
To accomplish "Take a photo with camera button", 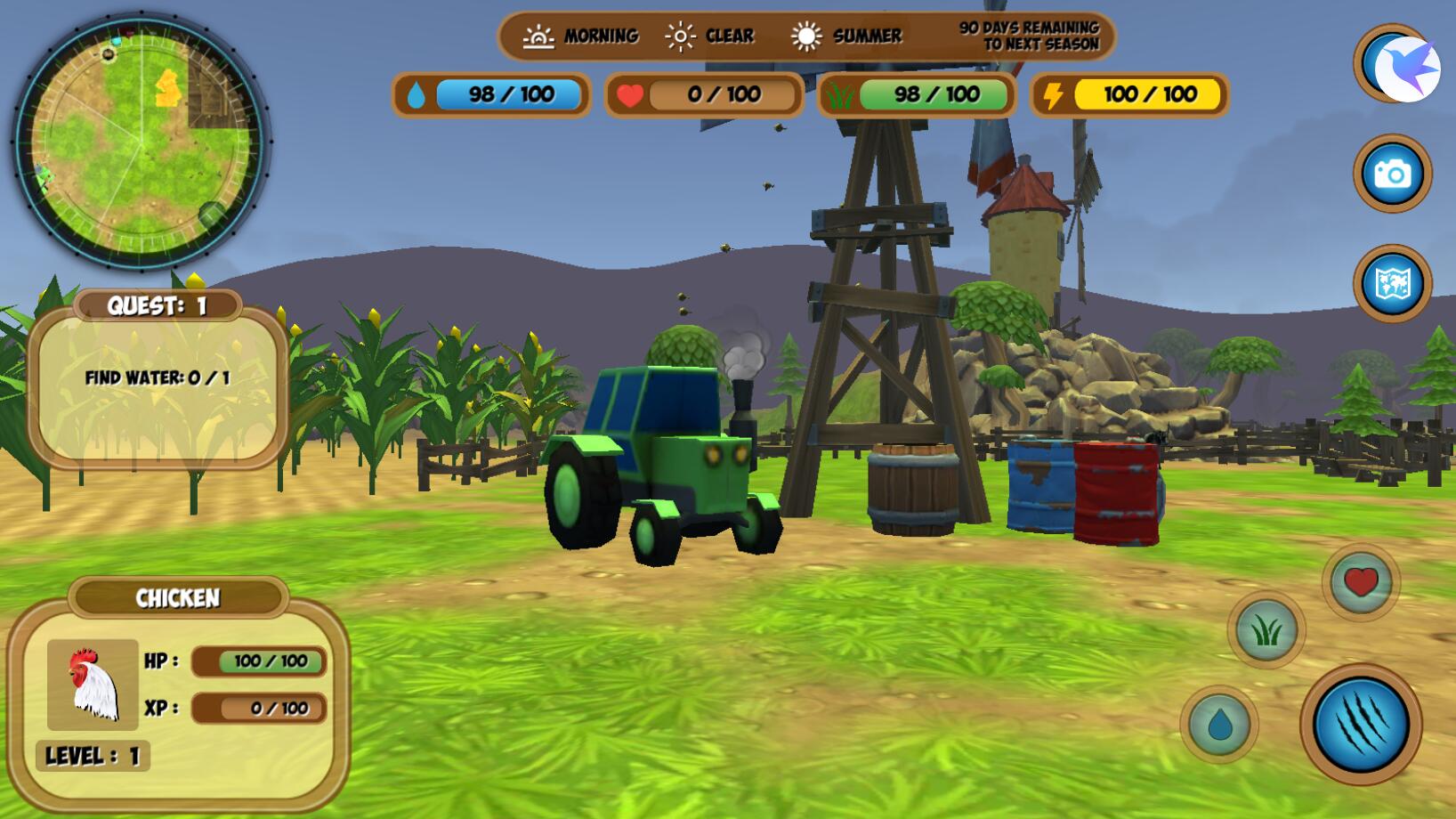I will [x=1392, y=174].
